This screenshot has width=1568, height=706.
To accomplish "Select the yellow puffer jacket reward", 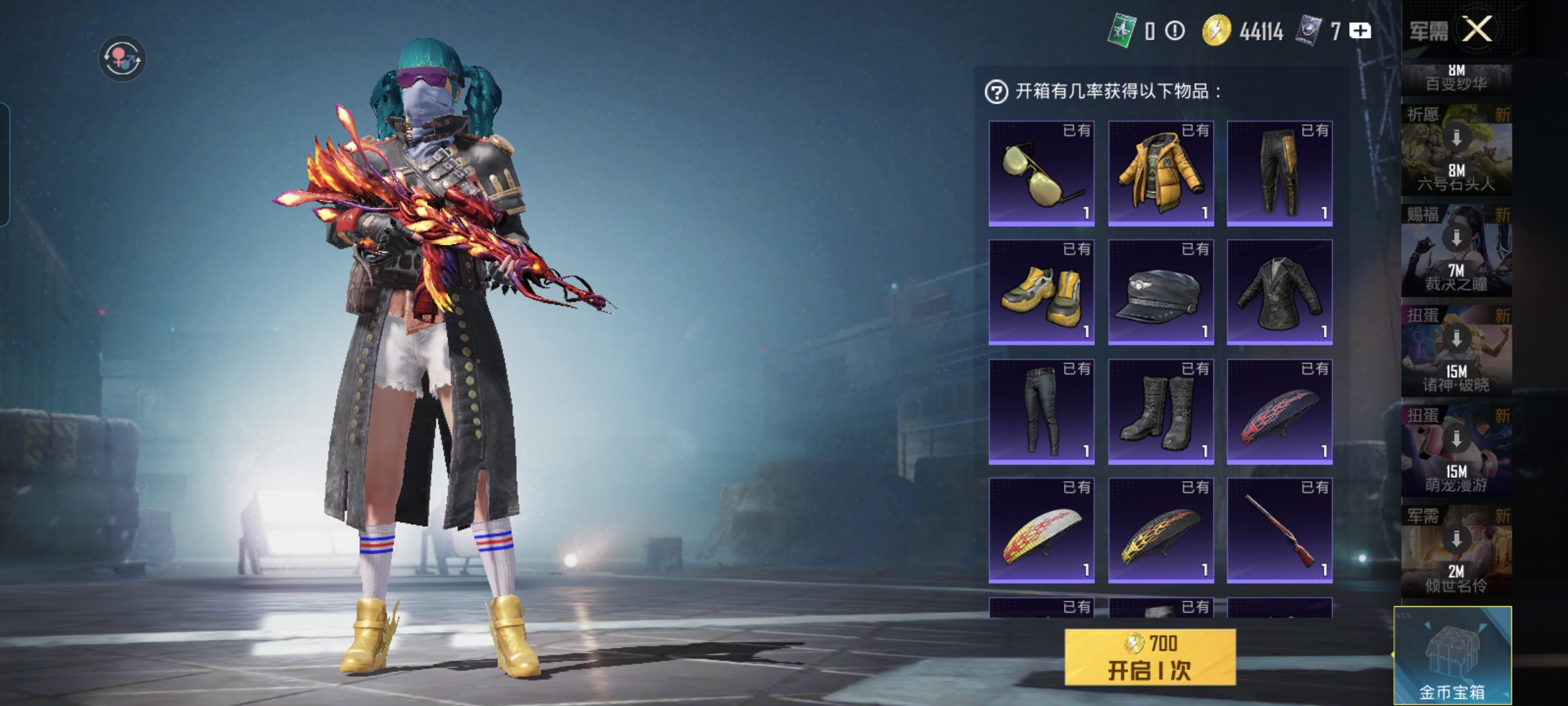I will [1161, 173].
